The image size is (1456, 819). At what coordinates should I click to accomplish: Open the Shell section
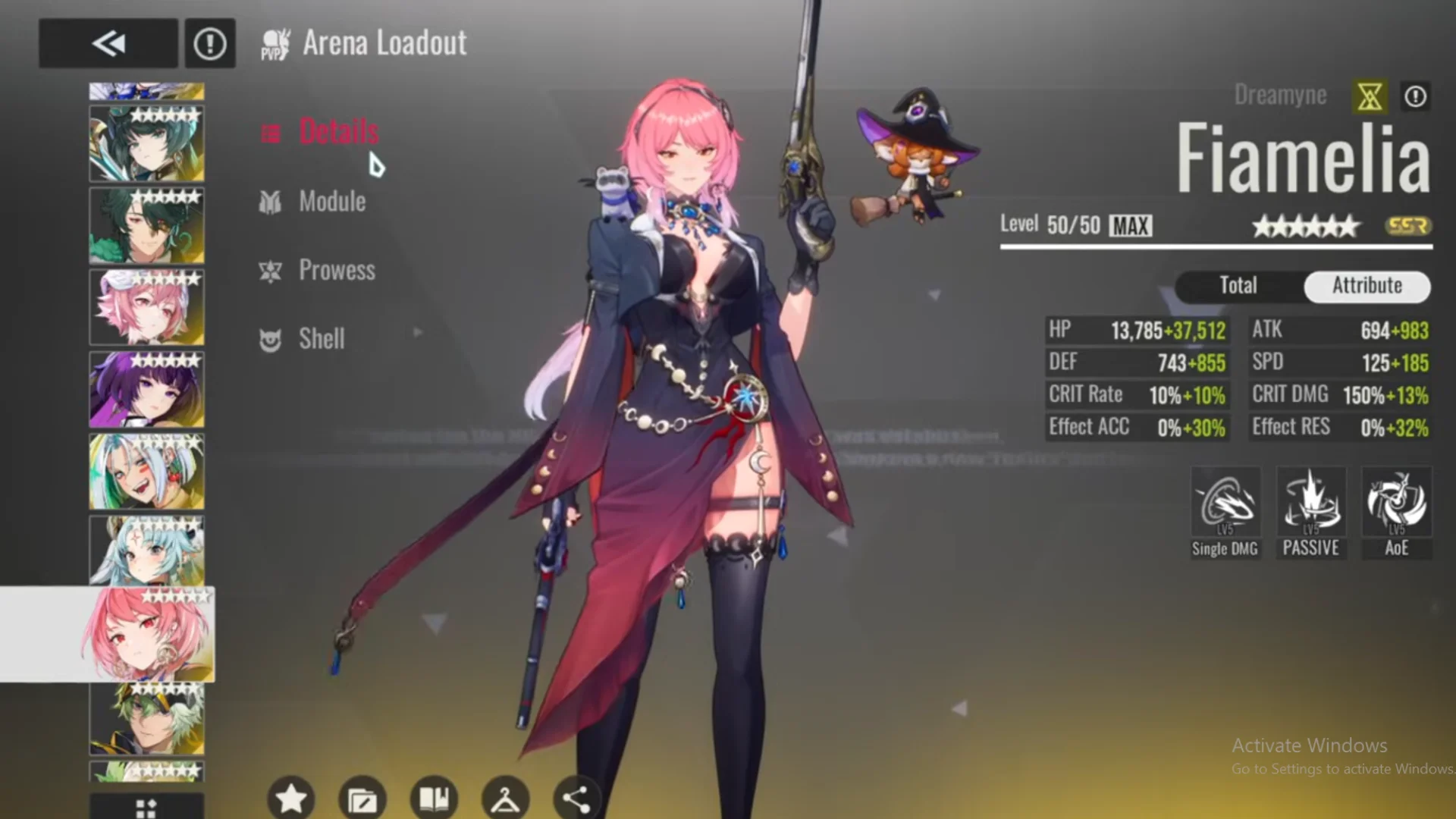[x=321, y=339]
